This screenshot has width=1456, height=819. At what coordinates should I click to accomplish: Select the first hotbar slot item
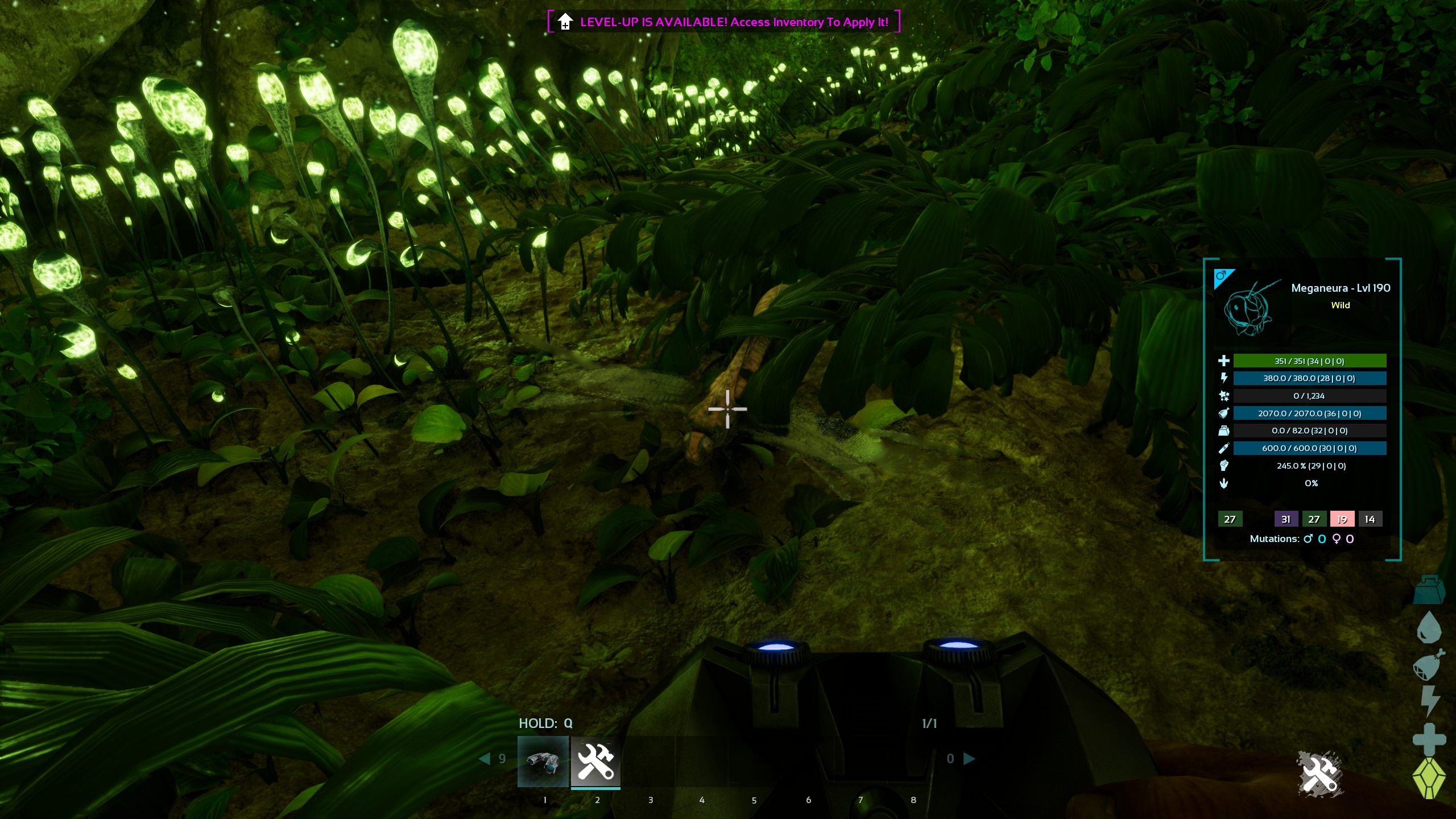(543, 761)
